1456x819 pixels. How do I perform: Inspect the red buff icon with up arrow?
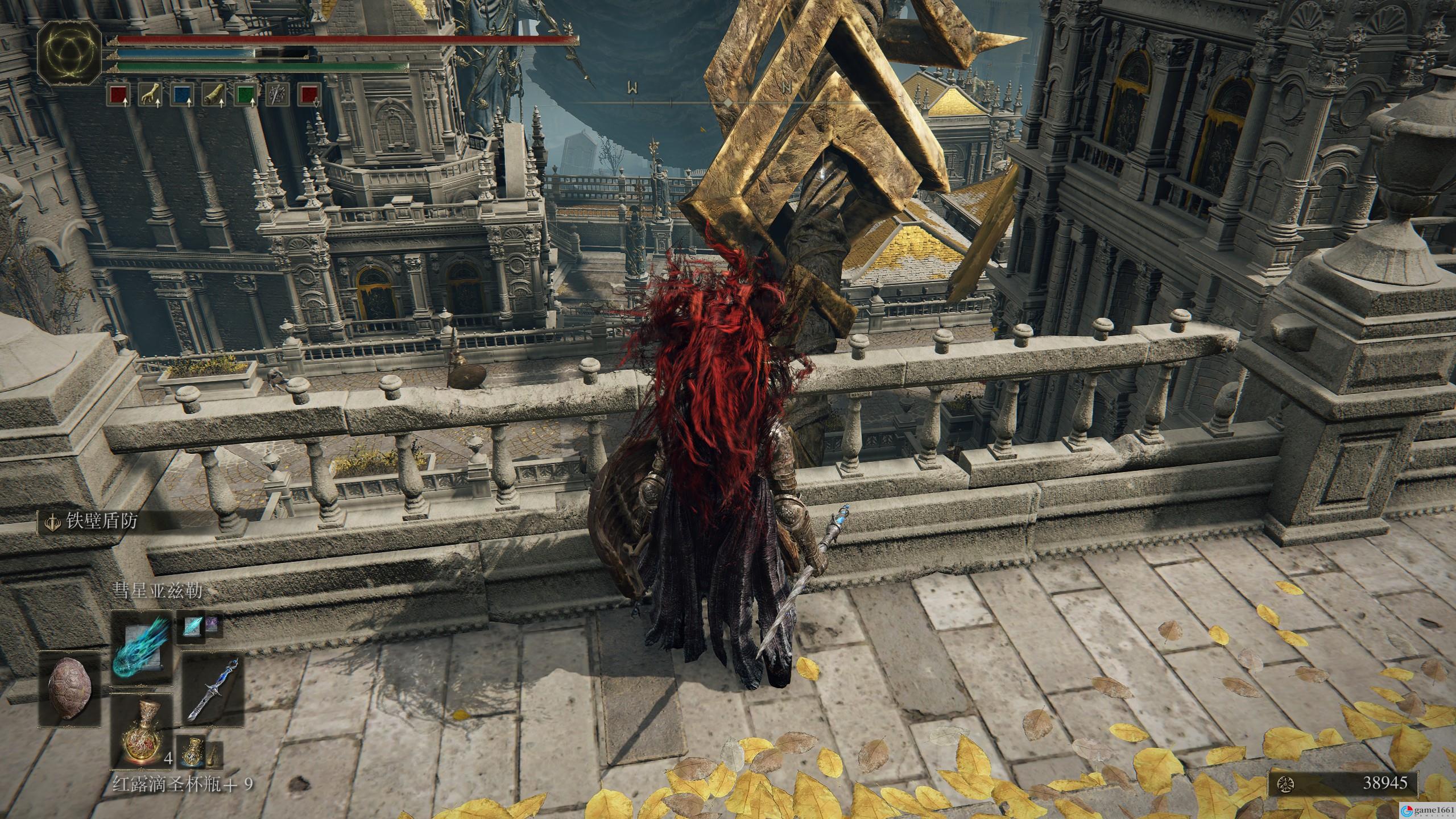pyautogui.click(x=118, y=96)
